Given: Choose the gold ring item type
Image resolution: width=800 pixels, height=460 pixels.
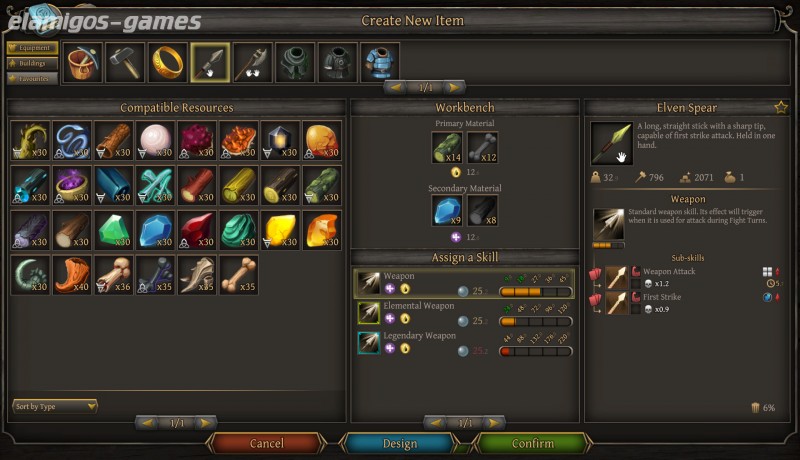Looking at the screenshot, I should 167,62.
